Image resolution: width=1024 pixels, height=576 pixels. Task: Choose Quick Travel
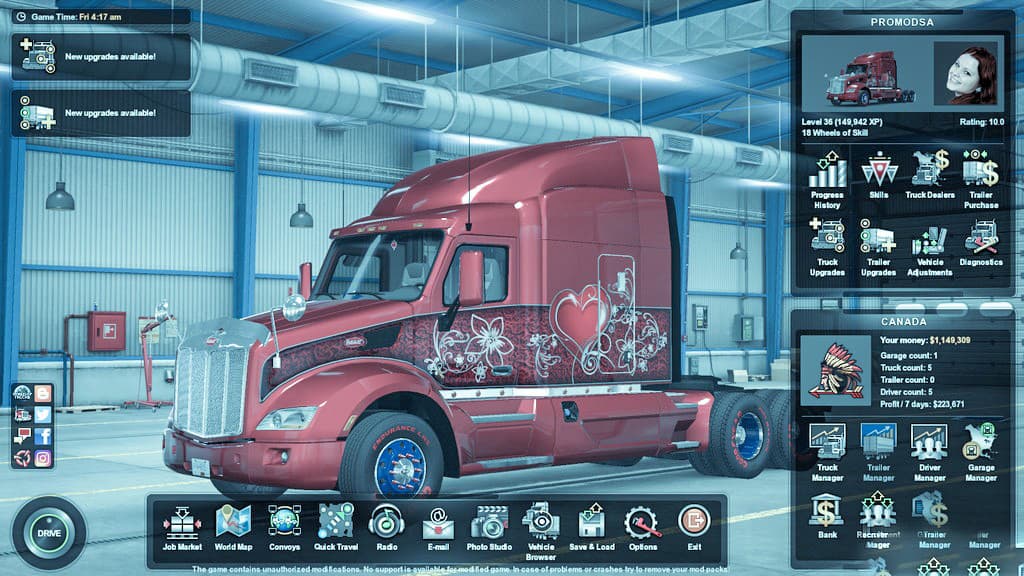pyautogui.click(x=336, y=527)
